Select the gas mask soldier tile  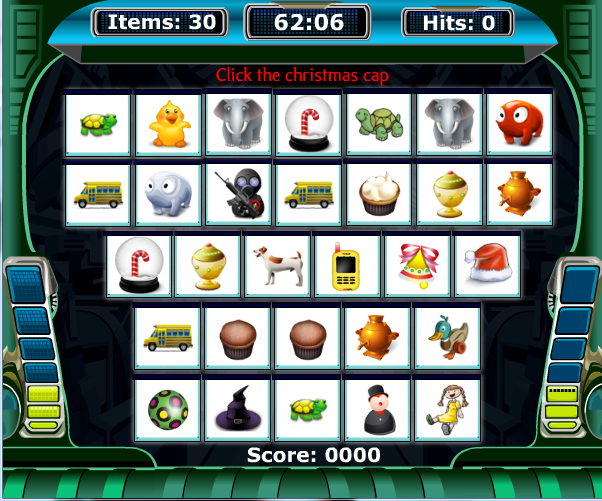(x=237, y=194)
